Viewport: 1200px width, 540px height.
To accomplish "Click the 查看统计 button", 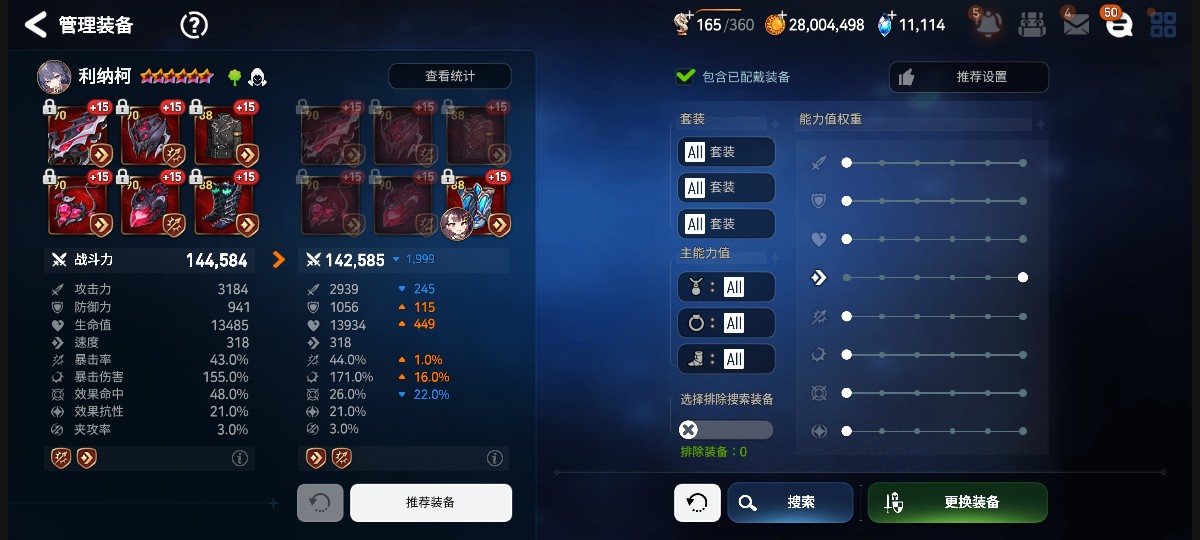I will click(449, 76).
